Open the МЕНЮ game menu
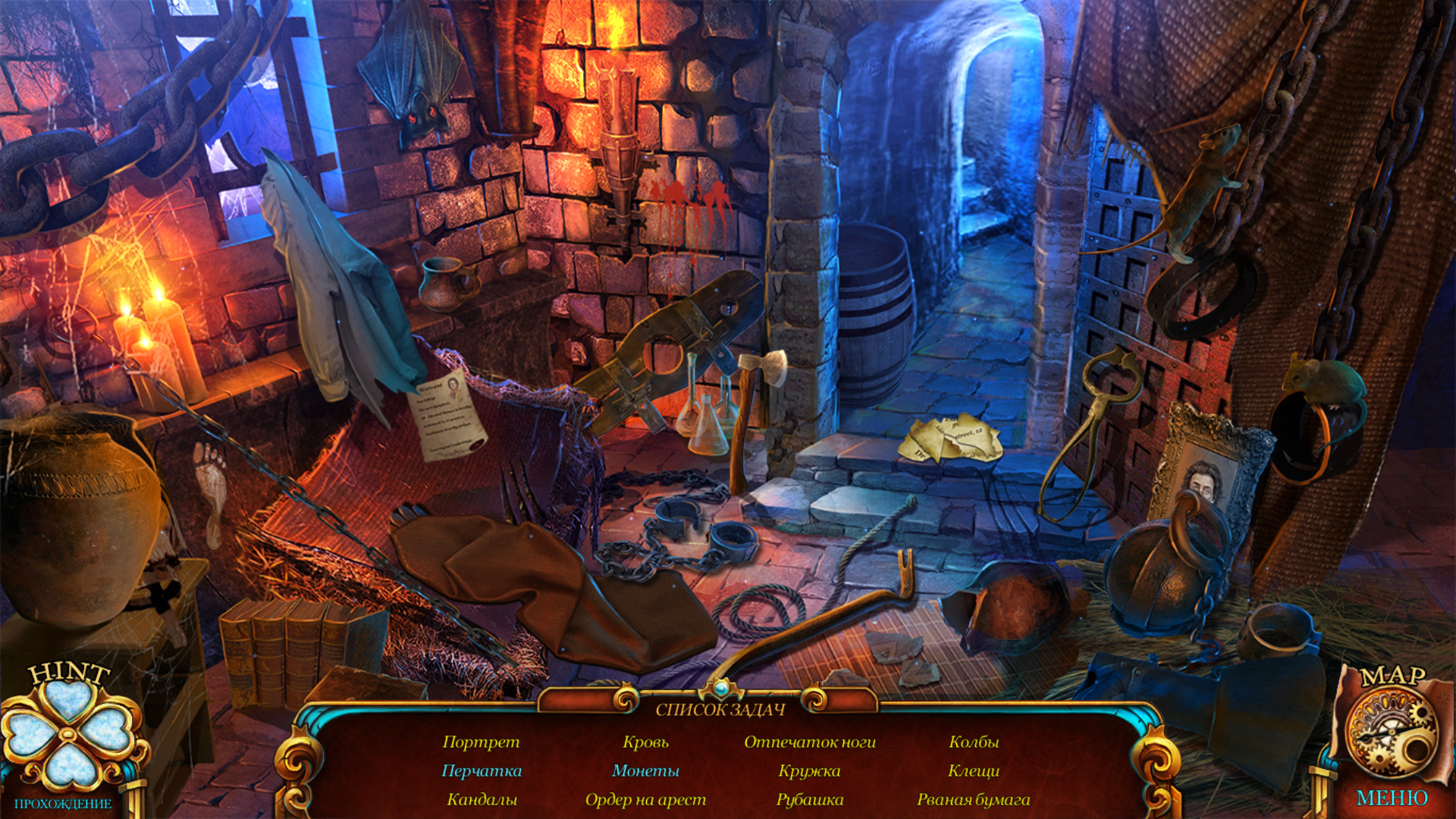The height and width of the screenshot is (819, 1456). tap(1392, 798)
